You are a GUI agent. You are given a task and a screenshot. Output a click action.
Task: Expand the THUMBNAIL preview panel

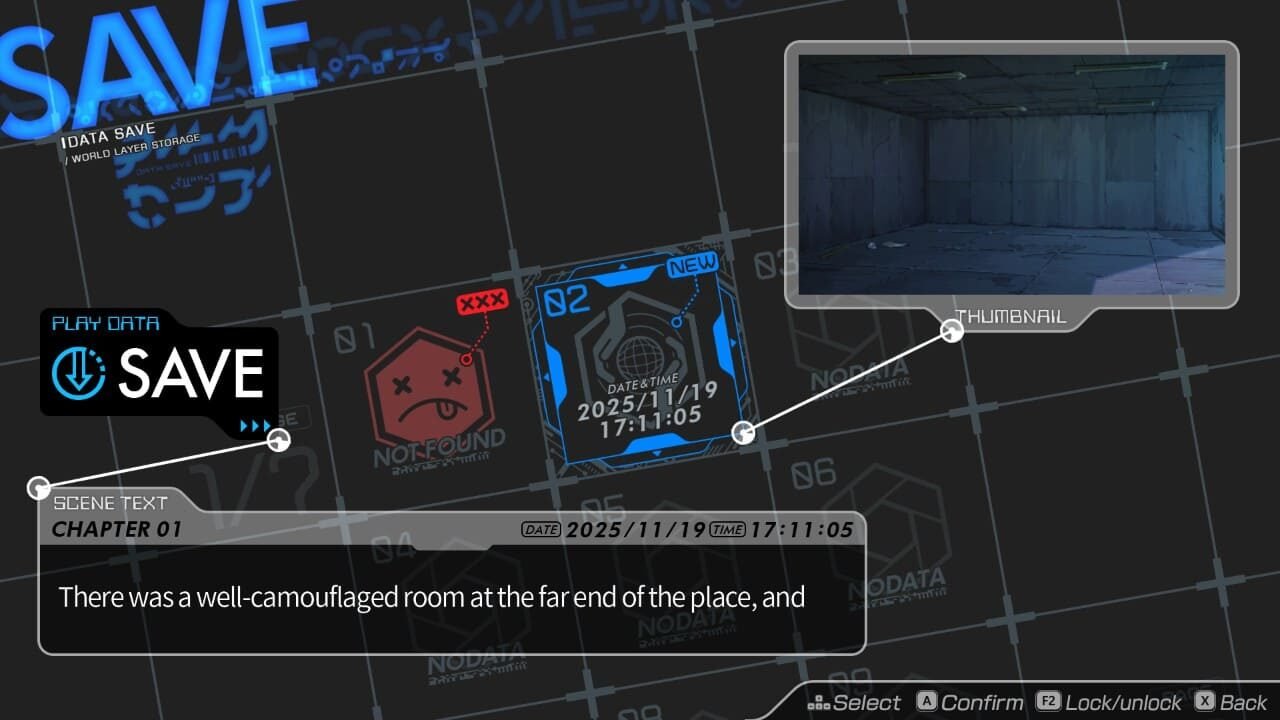click(1011, 318)
